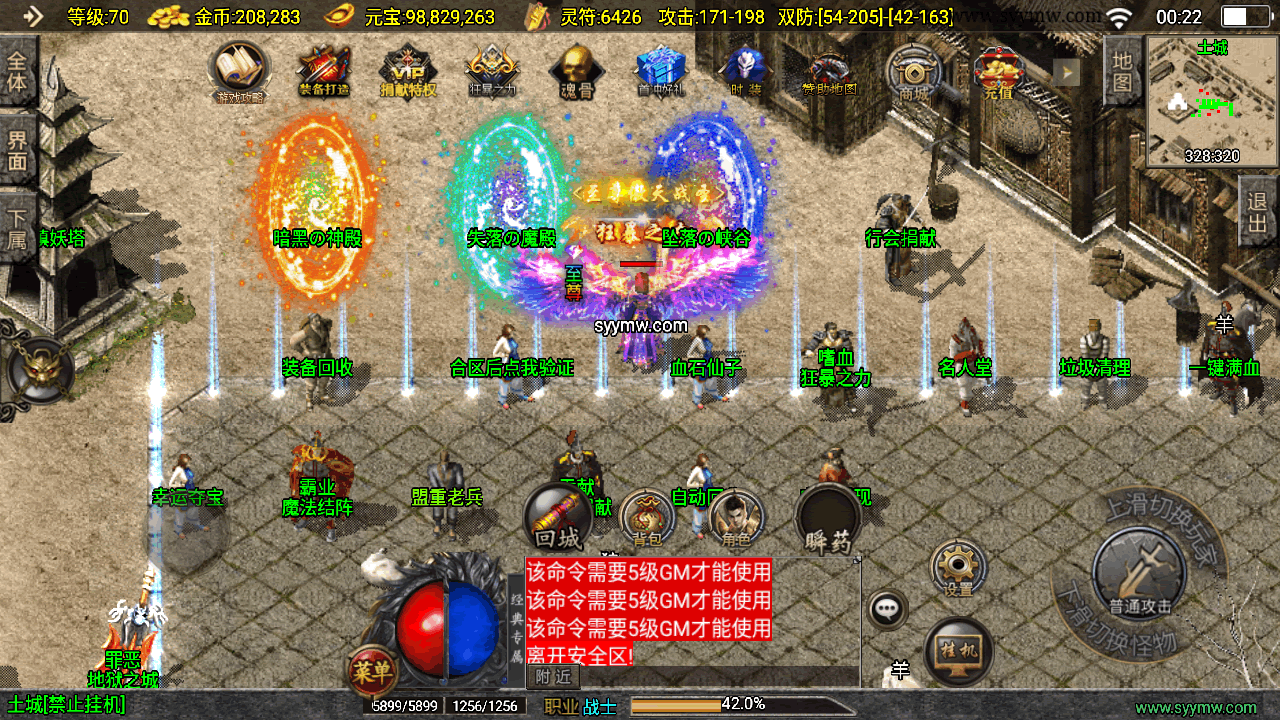Open the round 菜单 menu button
The width and height of the screenshot is (1280, 720).
pyautogui.click(x=372, y=671)
